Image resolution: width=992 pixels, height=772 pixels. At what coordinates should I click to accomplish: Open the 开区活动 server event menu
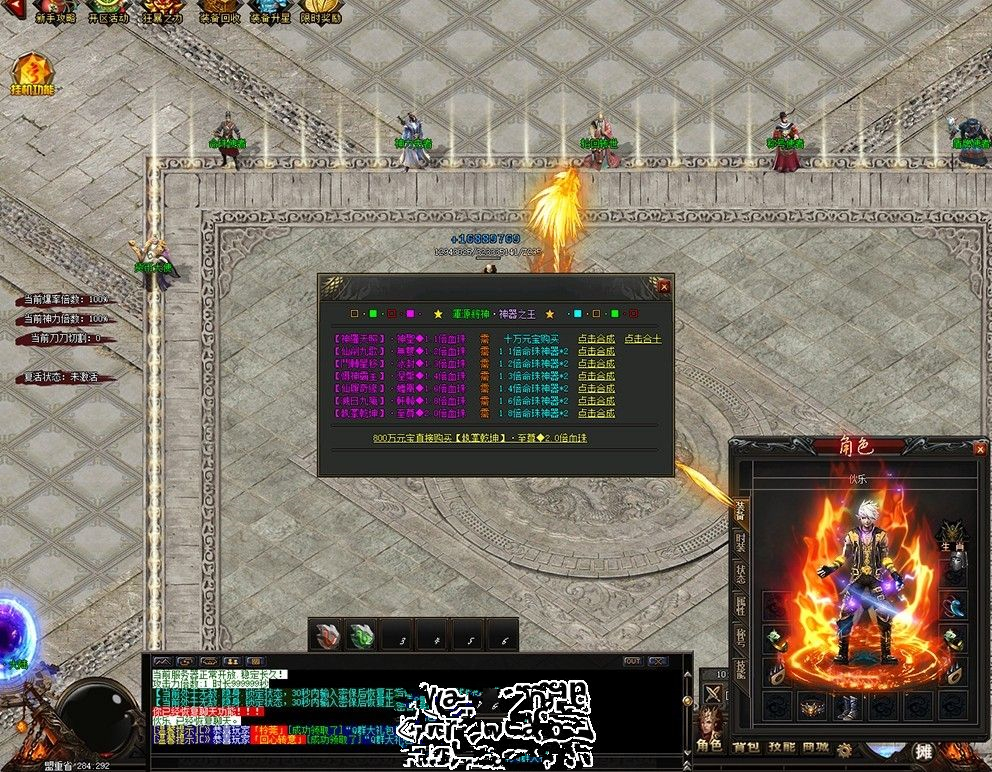(x=106, y=12)
